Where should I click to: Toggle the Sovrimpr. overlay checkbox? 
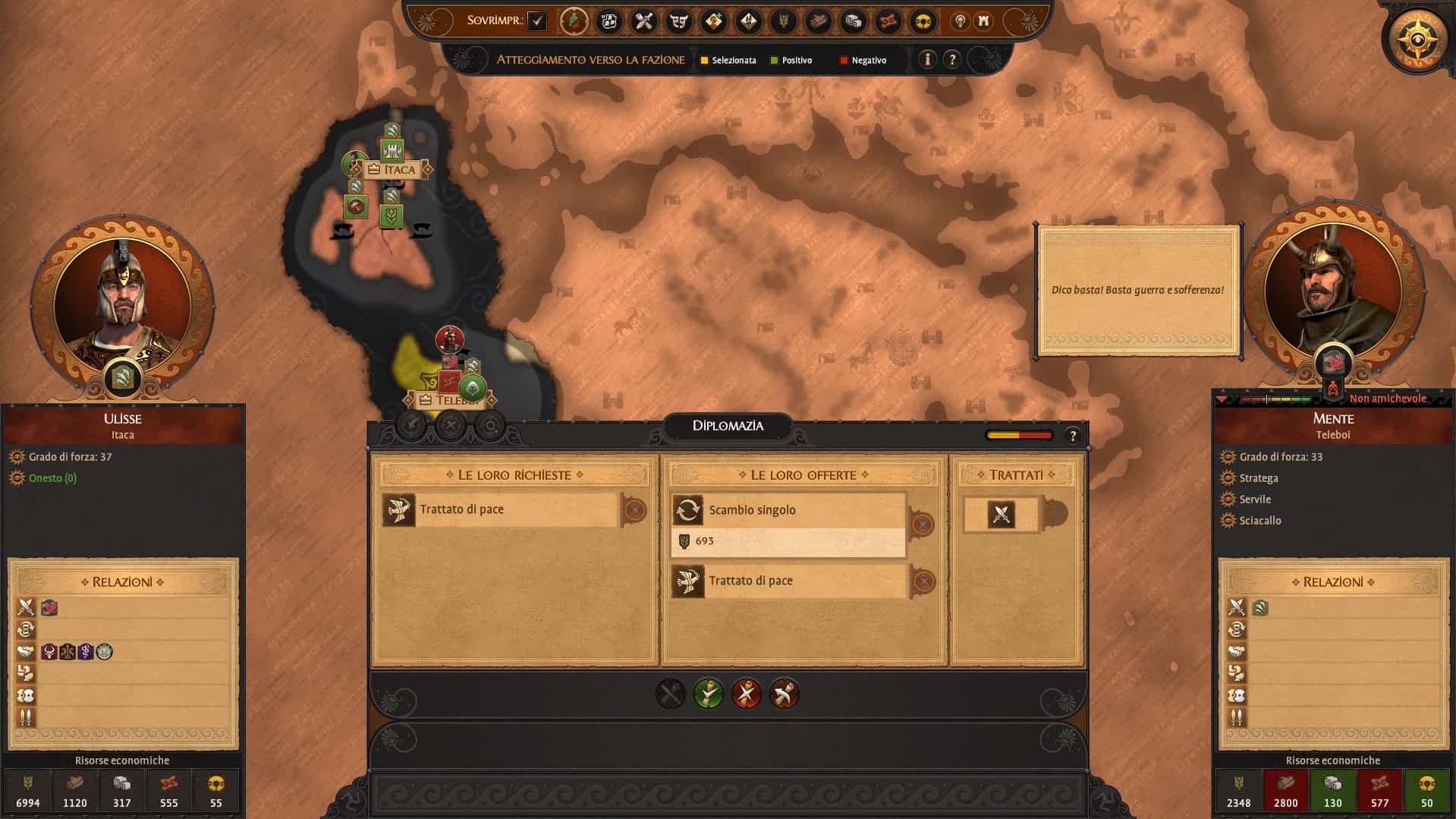537,21
